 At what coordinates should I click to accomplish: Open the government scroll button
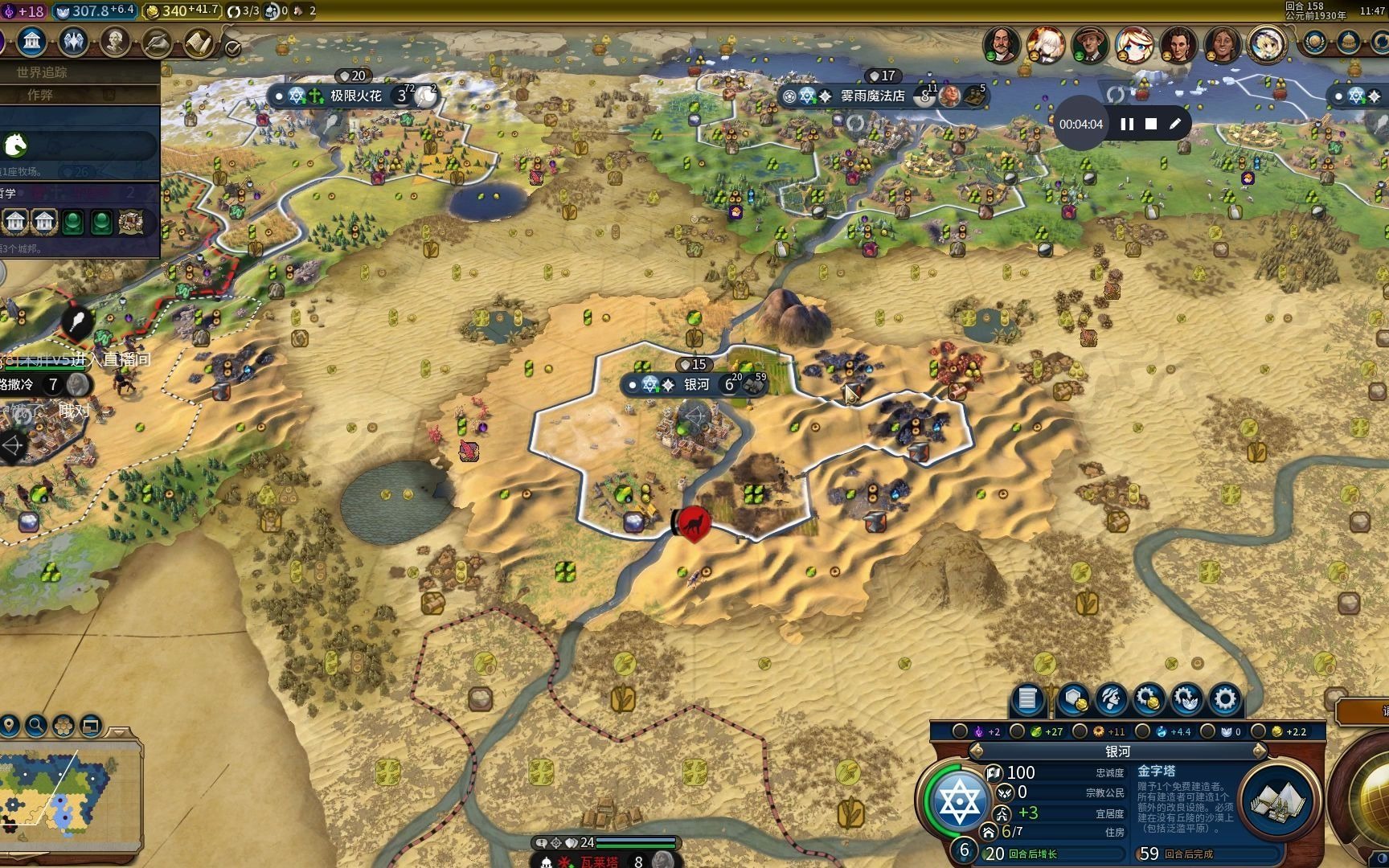pyautogui.click(x=199, y=43)
